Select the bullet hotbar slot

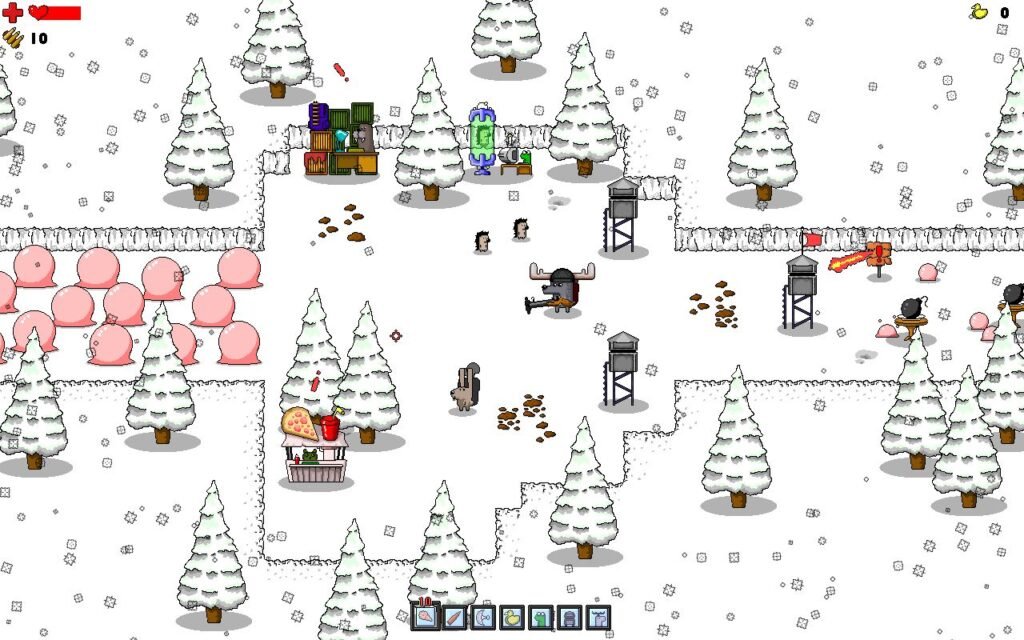click(x=454, y=617)
